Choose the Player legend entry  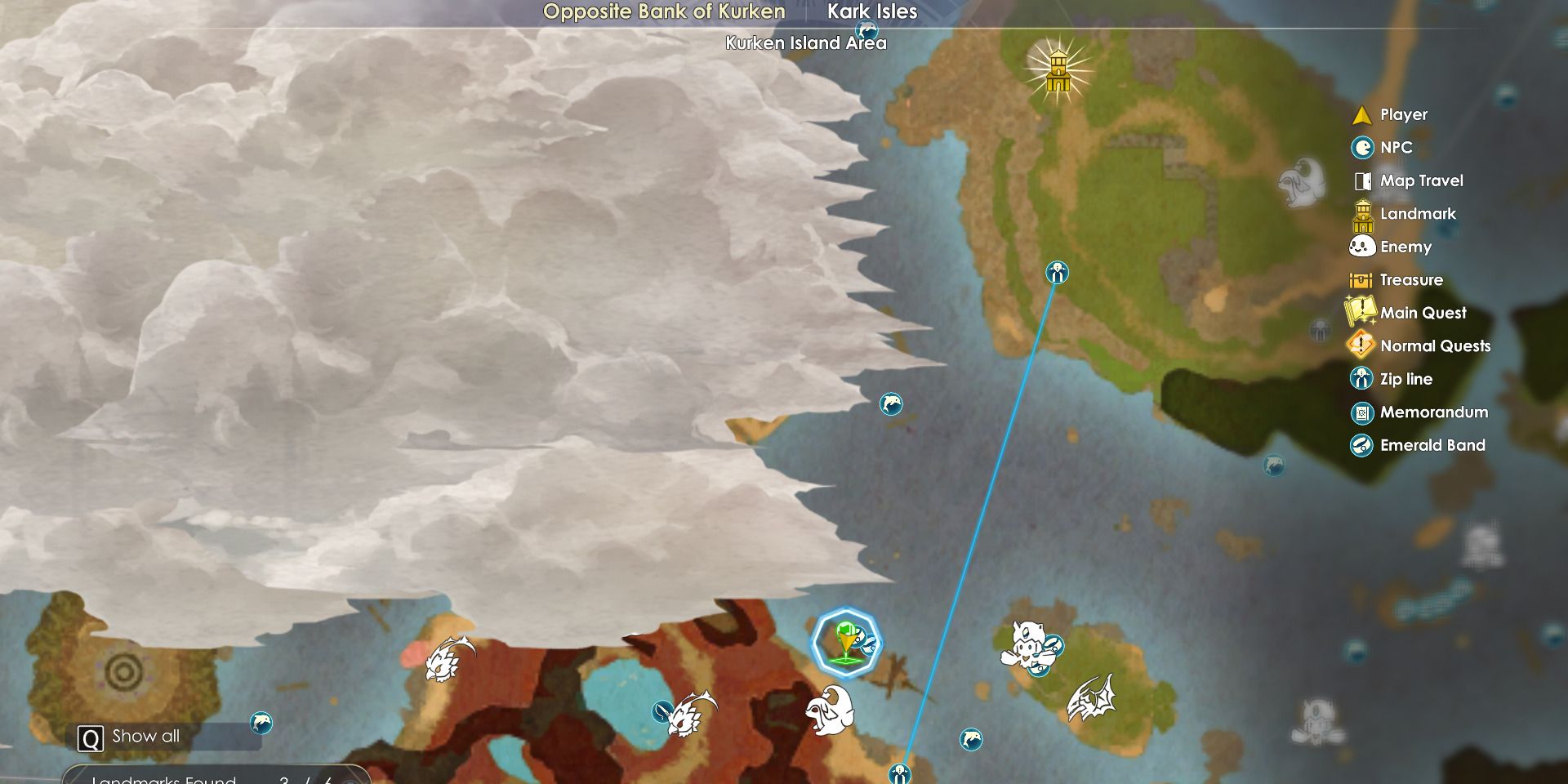1403,115
